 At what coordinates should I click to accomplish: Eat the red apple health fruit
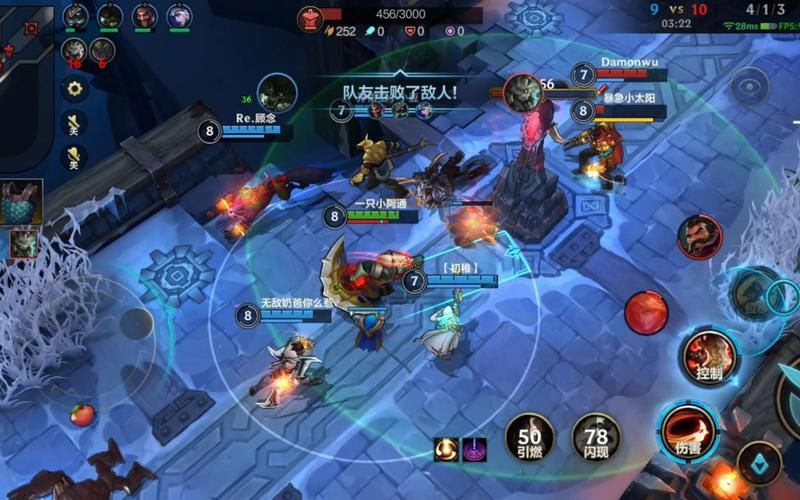[x=81, y=414]
